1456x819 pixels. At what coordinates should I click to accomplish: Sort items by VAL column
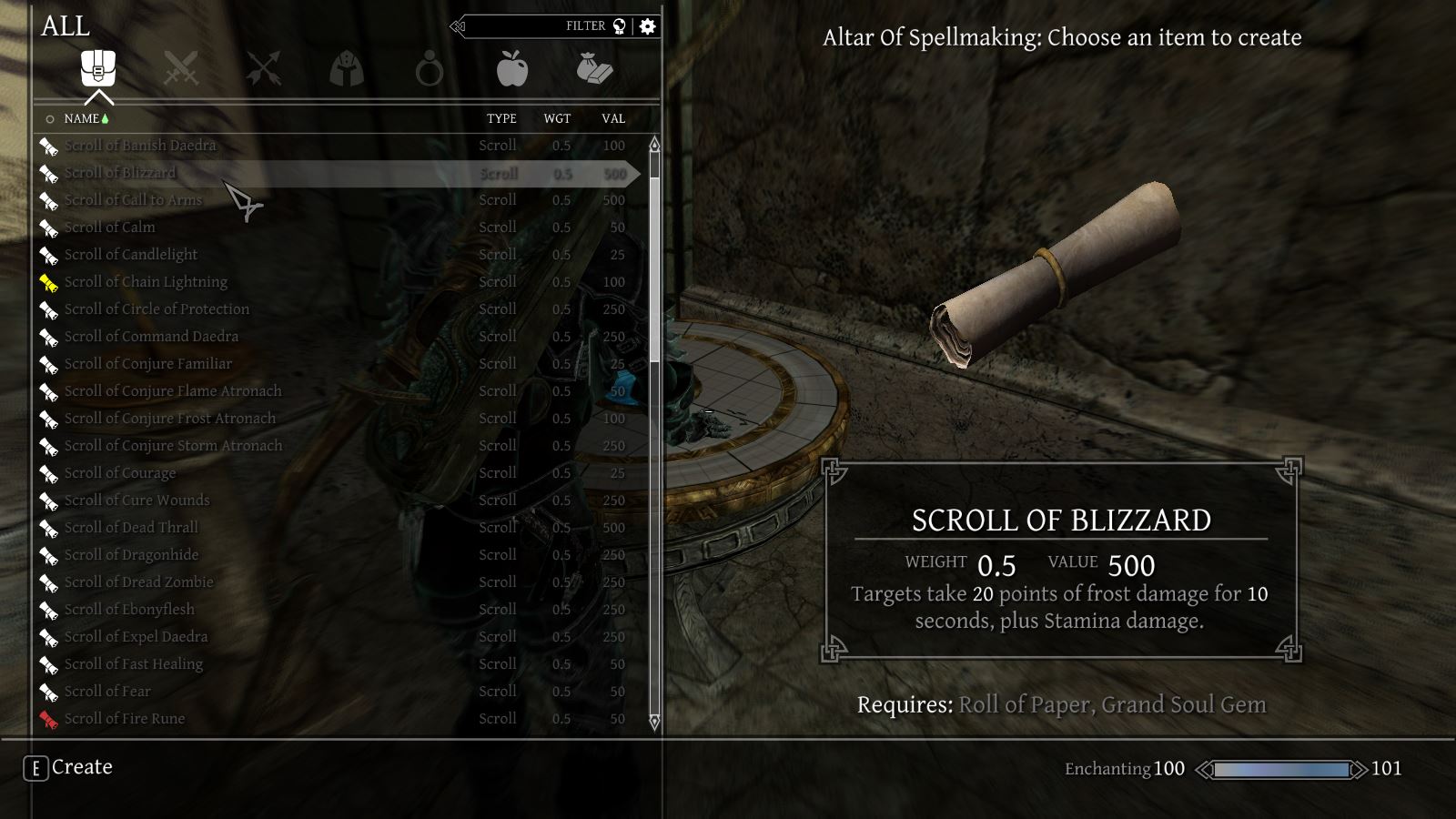pyautogui.click(x=613, y=118)
